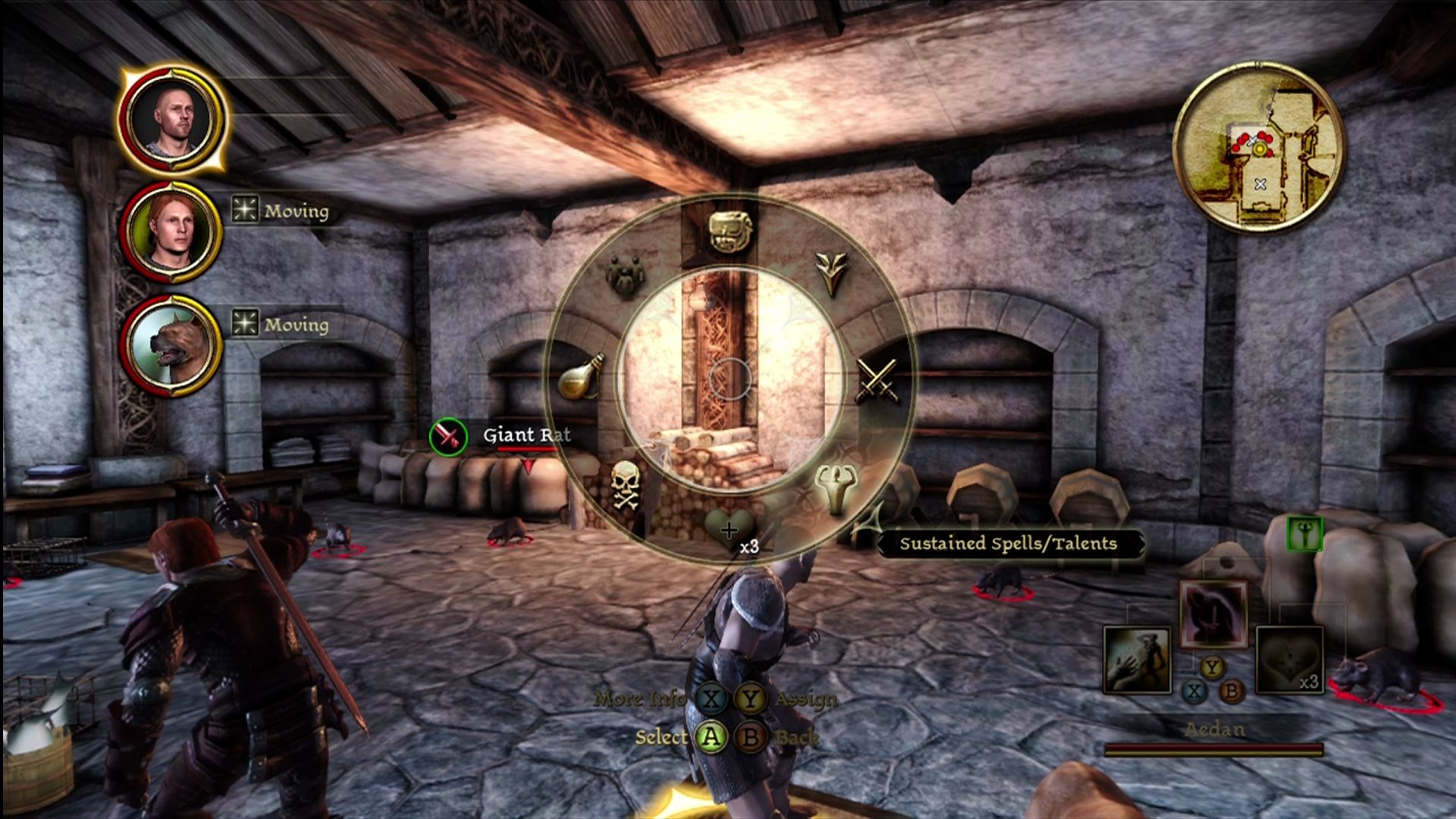
Task: Expand the Moving status beside the dog portrait
Action: pyautogui.click(x=296, y=326)
